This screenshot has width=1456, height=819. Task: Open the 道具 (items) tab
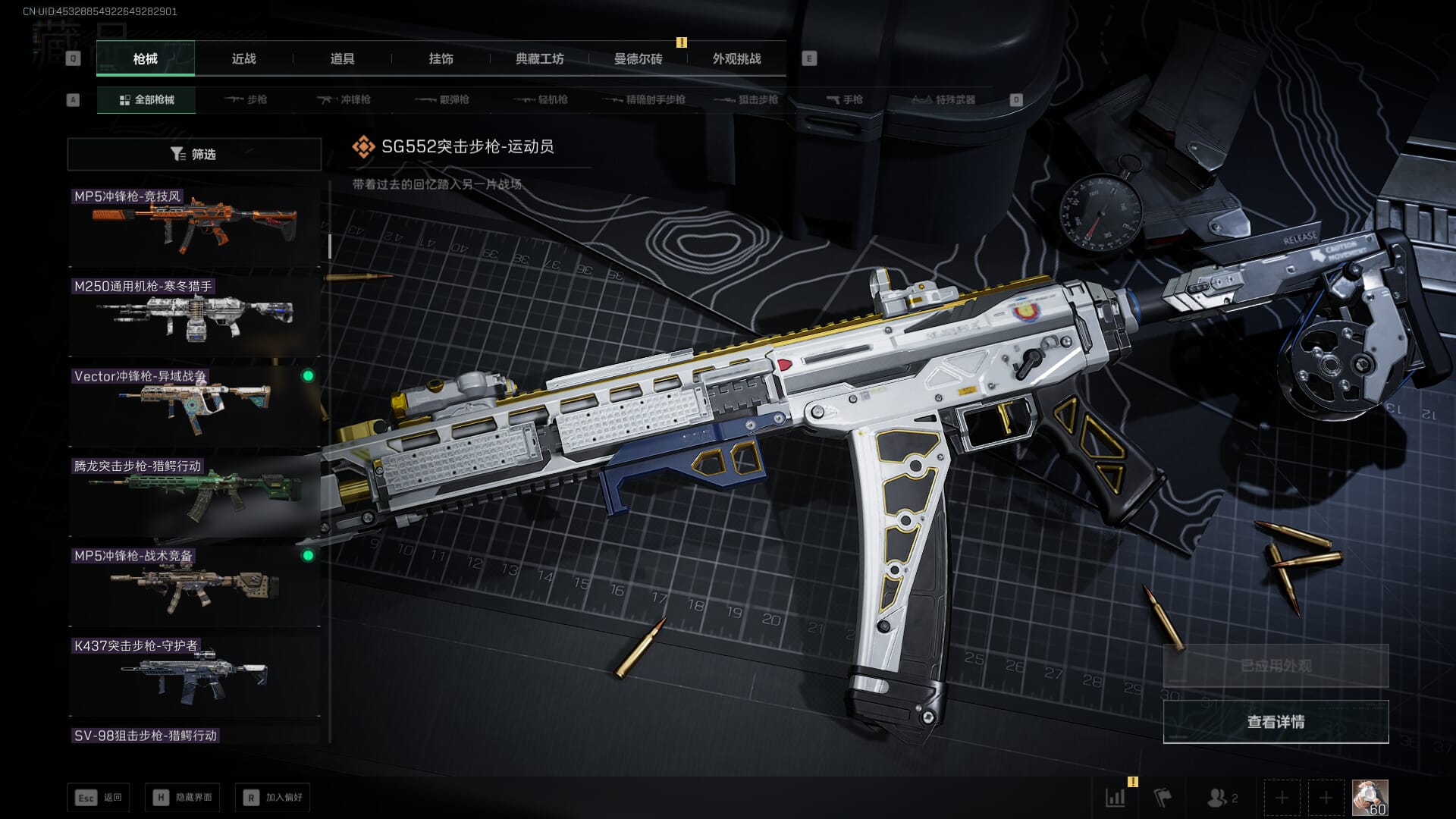[x=342, y=58]
